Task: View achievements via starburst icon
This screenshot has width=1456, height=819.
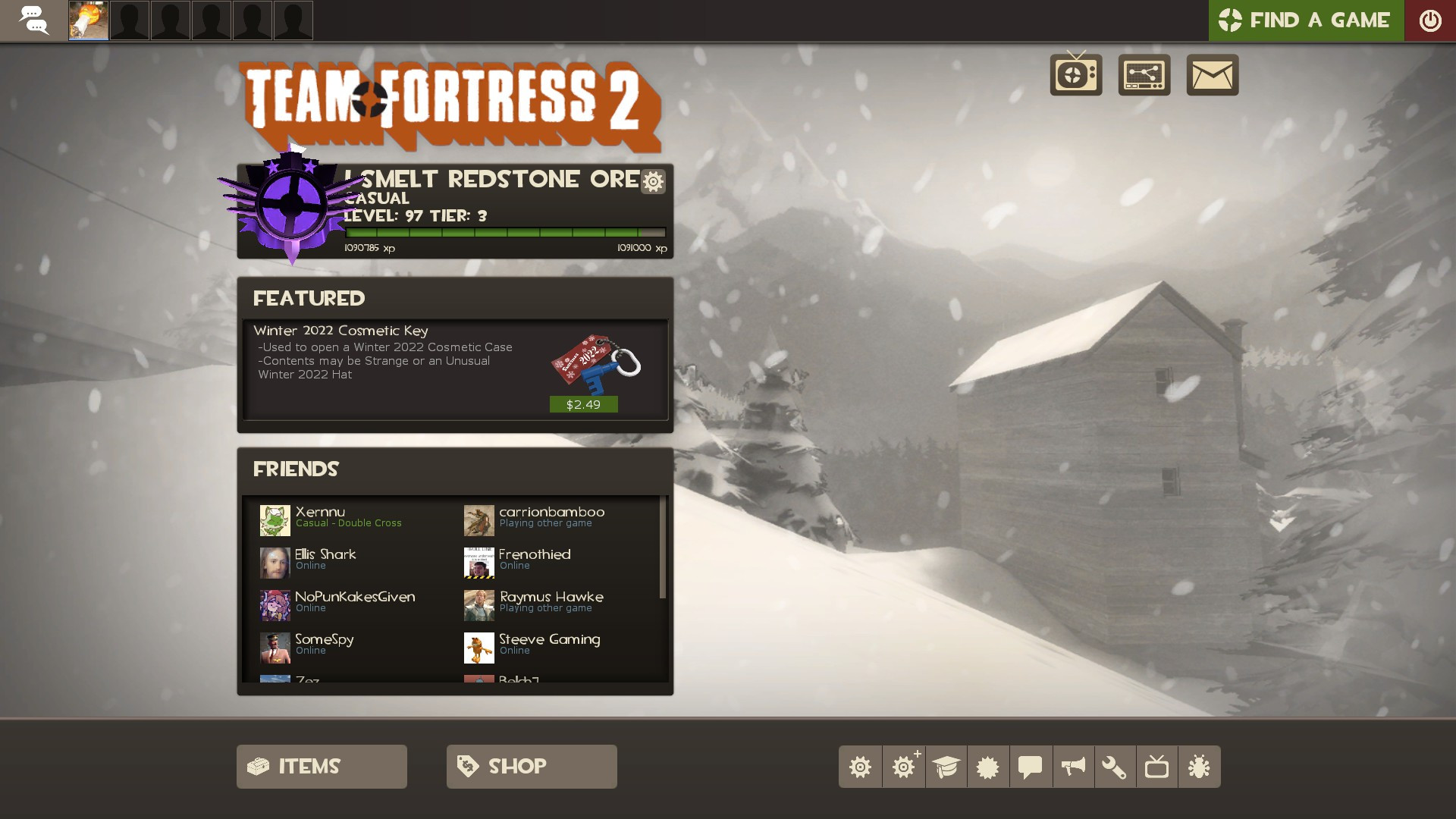Action: (986, 767)
